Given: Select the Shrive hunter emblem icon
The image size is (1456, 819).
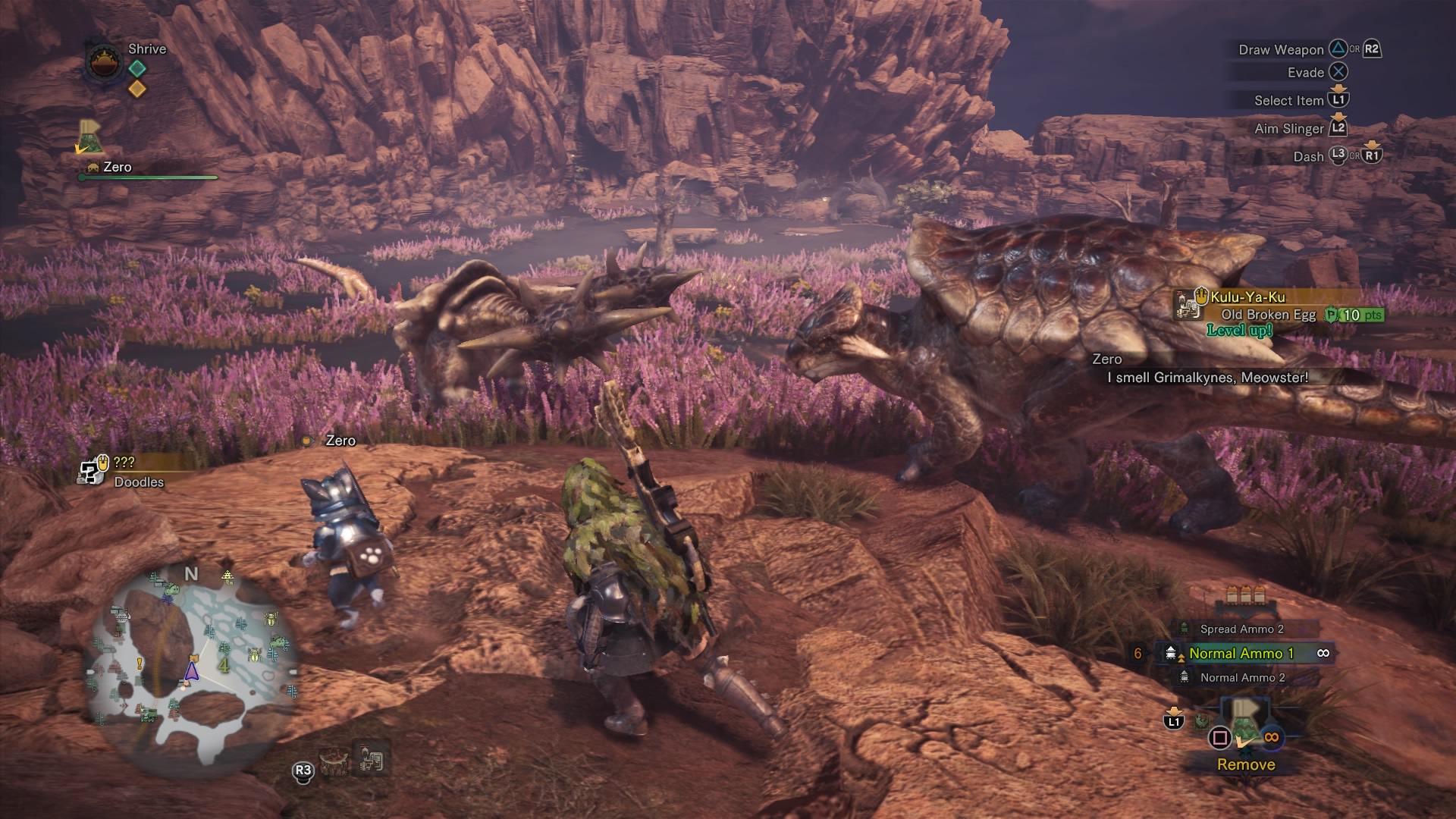Looking at the screenshot, I should click(x=105, y=63).
